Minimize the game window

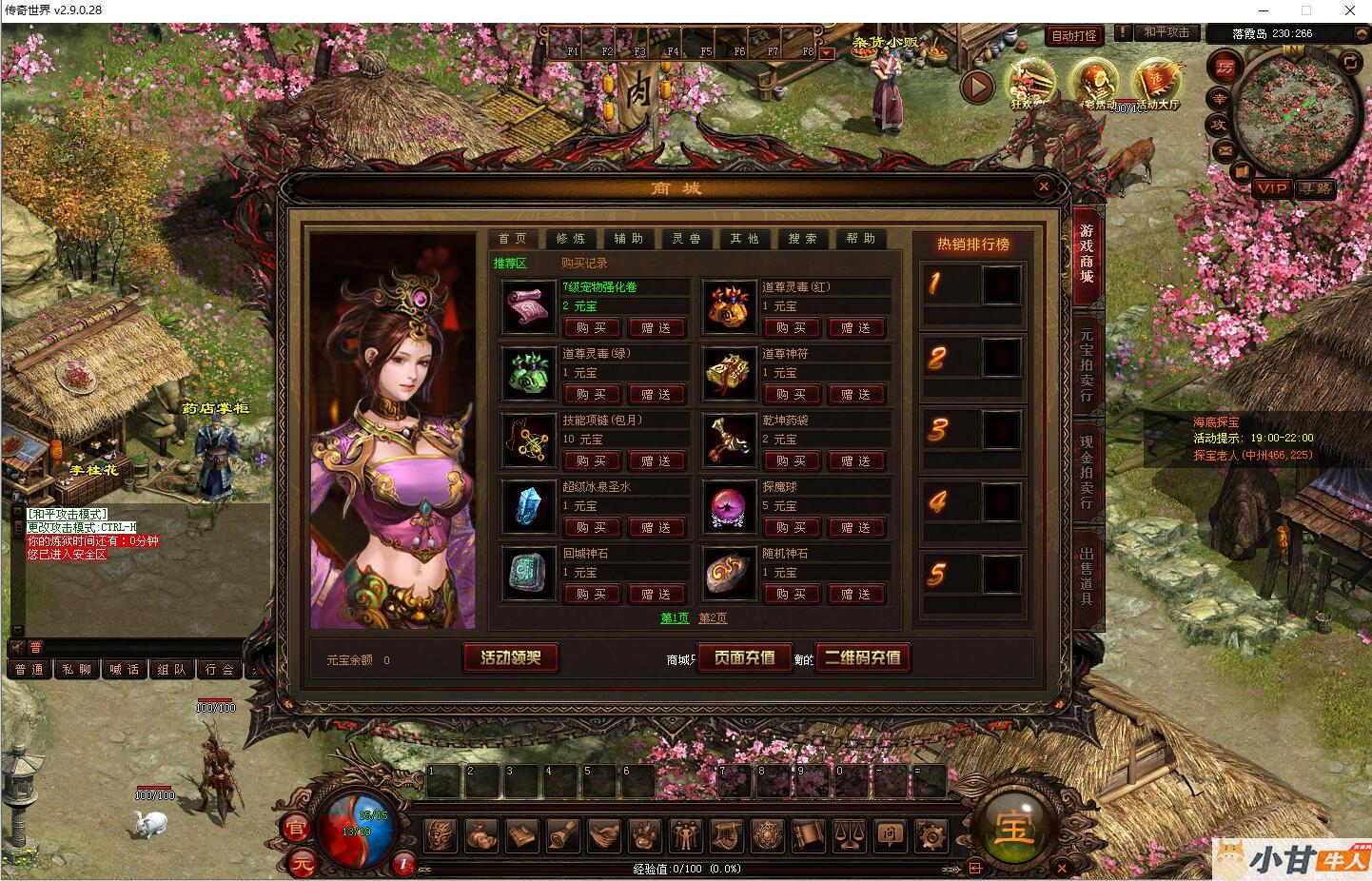1263,10
